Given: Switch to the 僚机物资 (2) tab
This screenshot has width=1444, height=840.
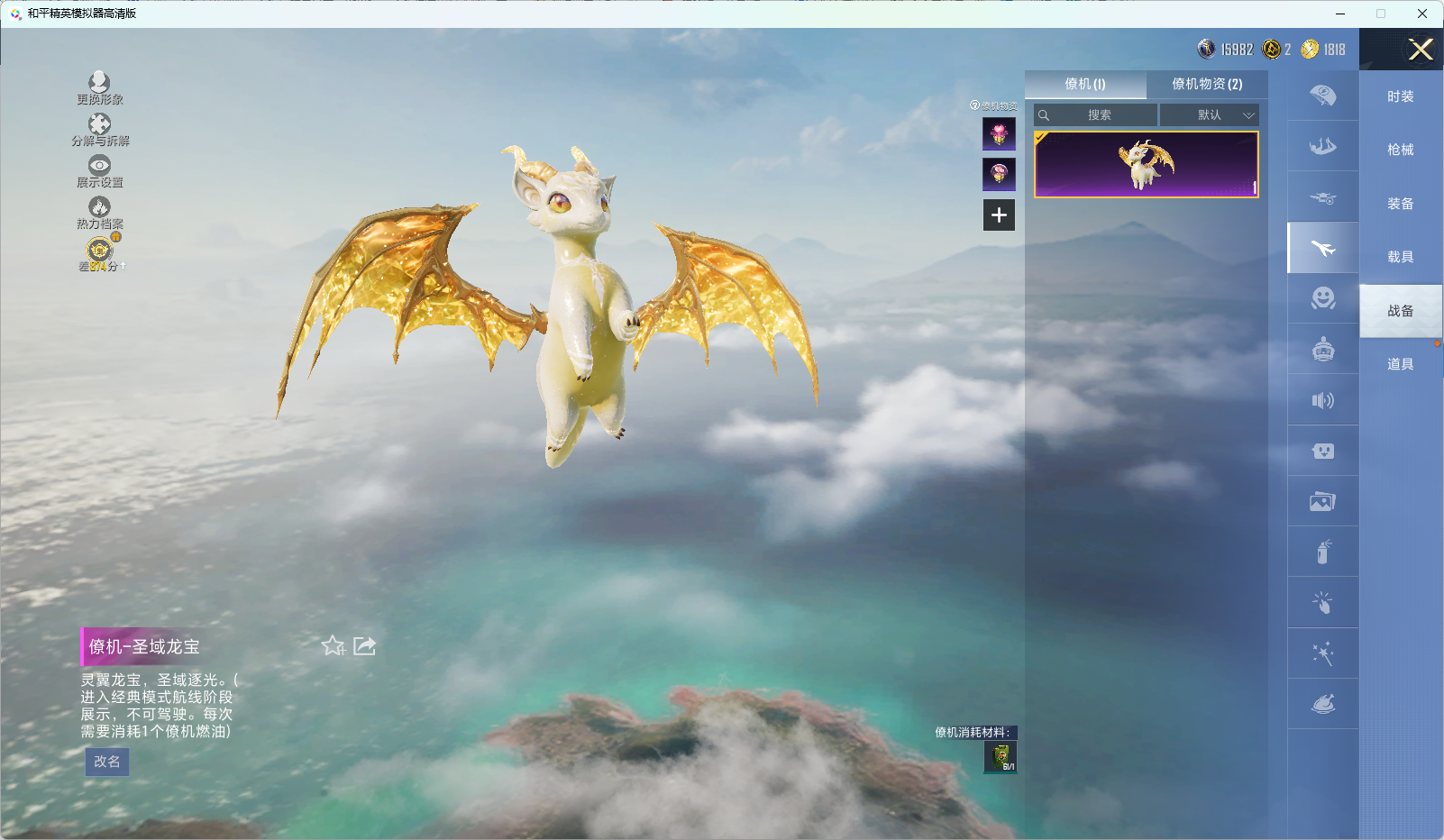Looking at the screenshot, I should 1207,84.
